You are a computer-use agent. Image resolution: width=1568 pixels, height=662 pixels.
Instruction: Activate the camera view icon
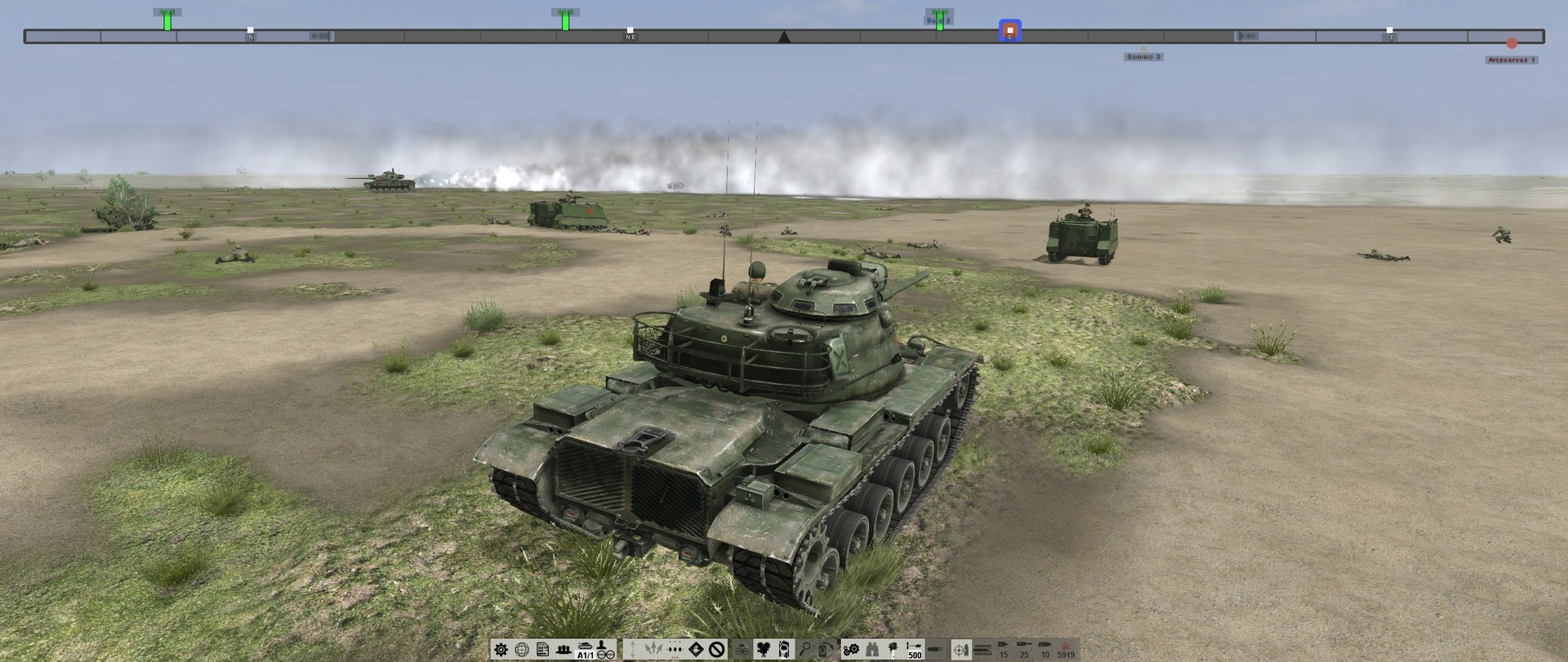point(764,650)
